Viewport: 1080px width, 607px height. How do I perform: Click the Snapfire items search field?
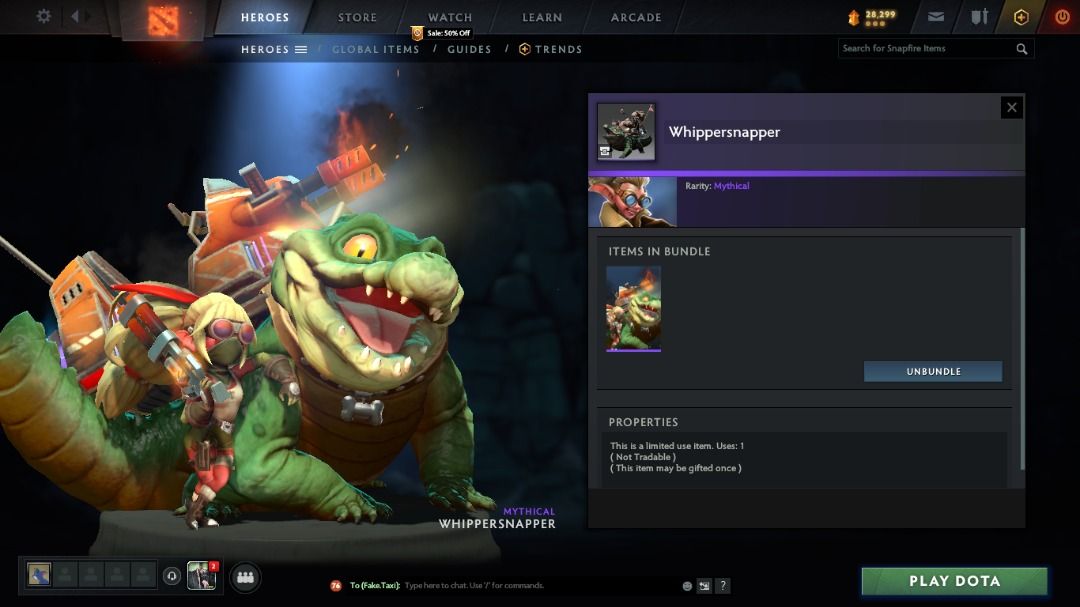pyautogui.click(x=925, y=48)
